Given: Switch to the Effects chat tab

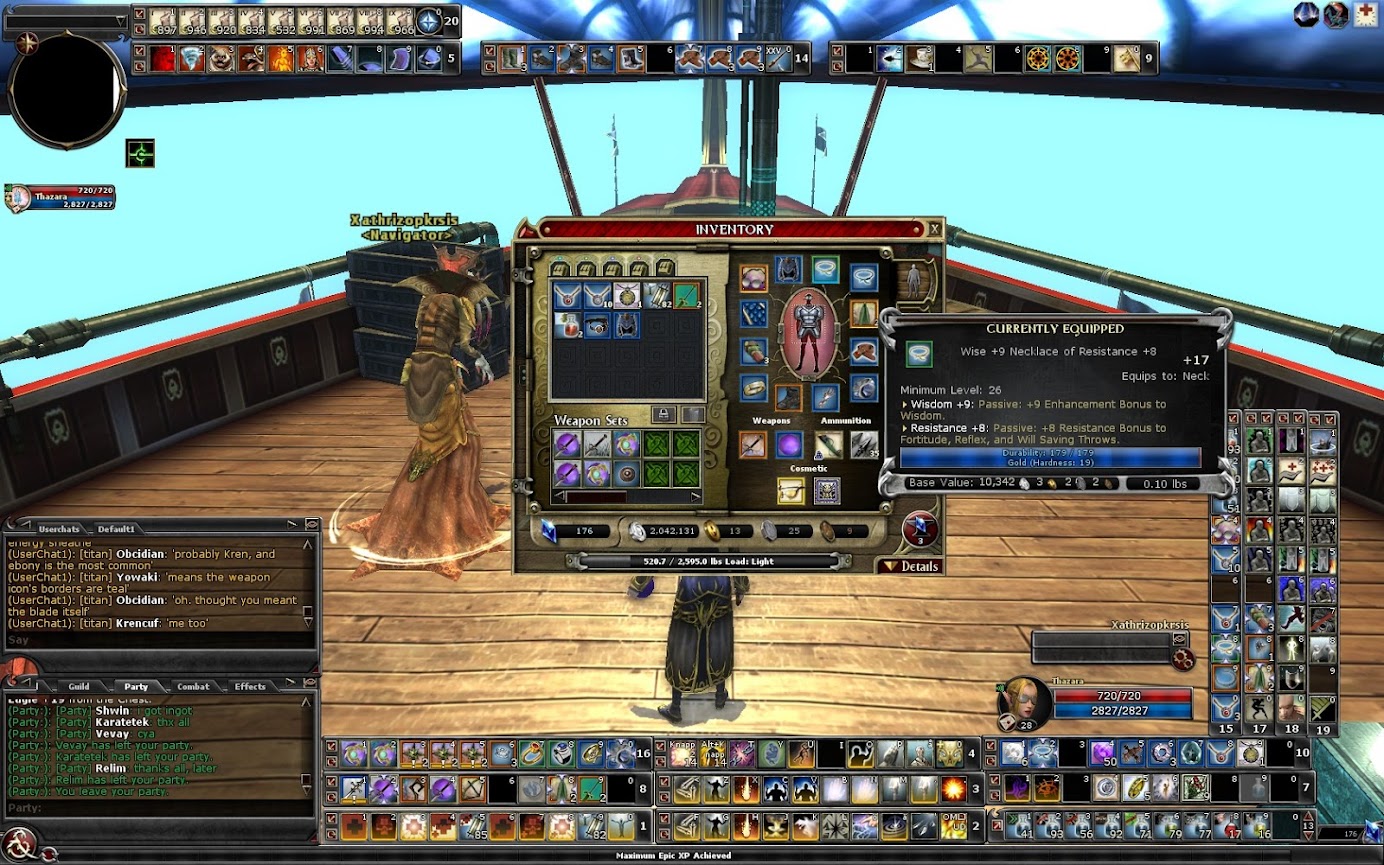Looking at the screenshot, I should pyautogui.click(x=250, y=686).
